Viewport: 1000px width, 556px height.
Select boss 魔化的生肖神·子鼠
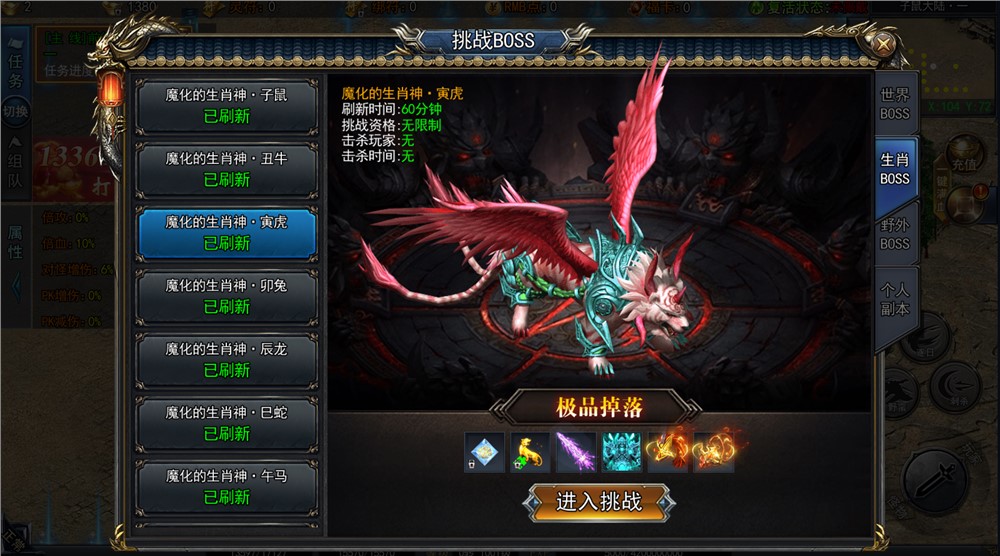point(226,106)
